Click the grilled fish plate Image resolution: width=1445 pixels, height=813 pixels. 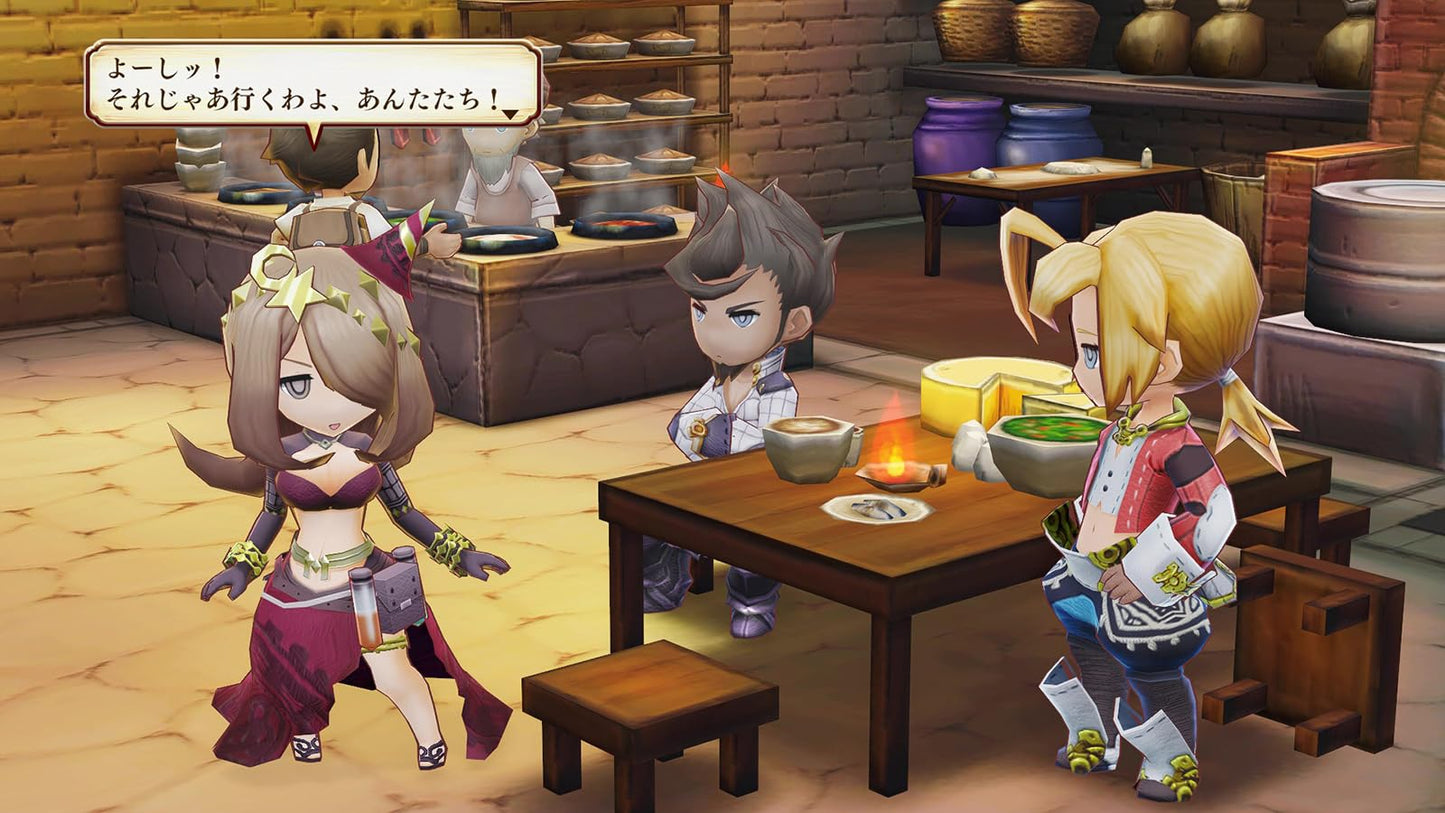(x=875, y=510)
